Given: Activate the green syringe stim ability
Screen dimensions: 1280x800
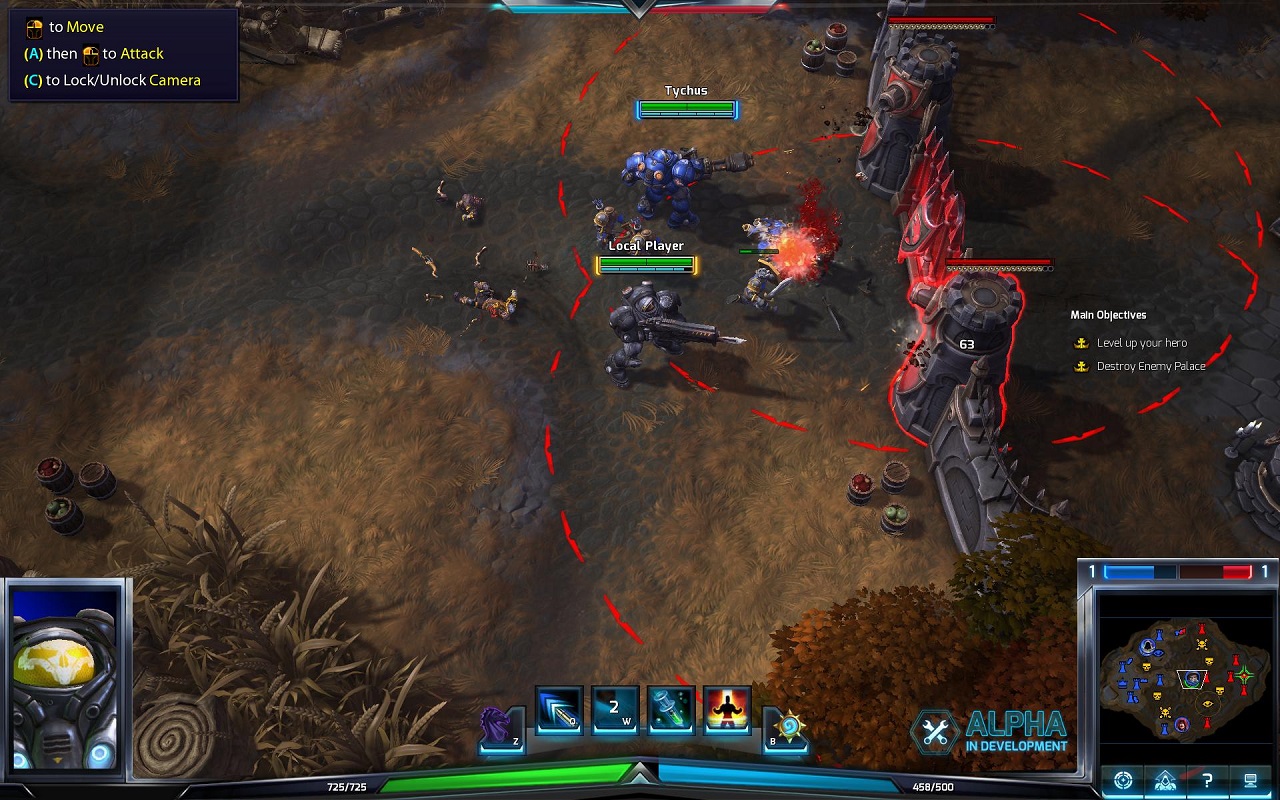Looking at the screenshot, I should [x=671, y=711].
